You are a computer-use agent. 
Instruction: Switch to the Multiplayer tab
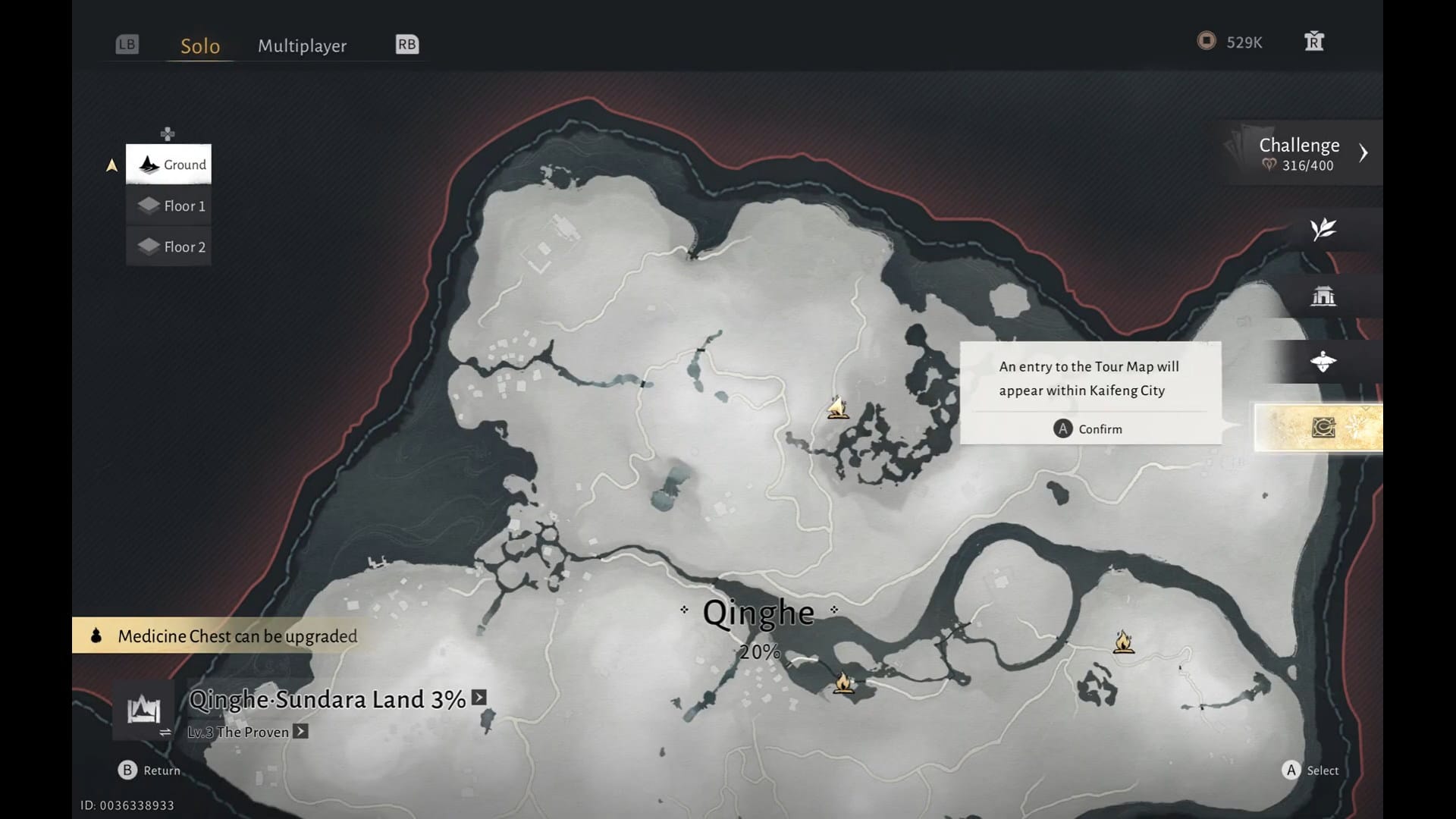(x=302, y=45)
